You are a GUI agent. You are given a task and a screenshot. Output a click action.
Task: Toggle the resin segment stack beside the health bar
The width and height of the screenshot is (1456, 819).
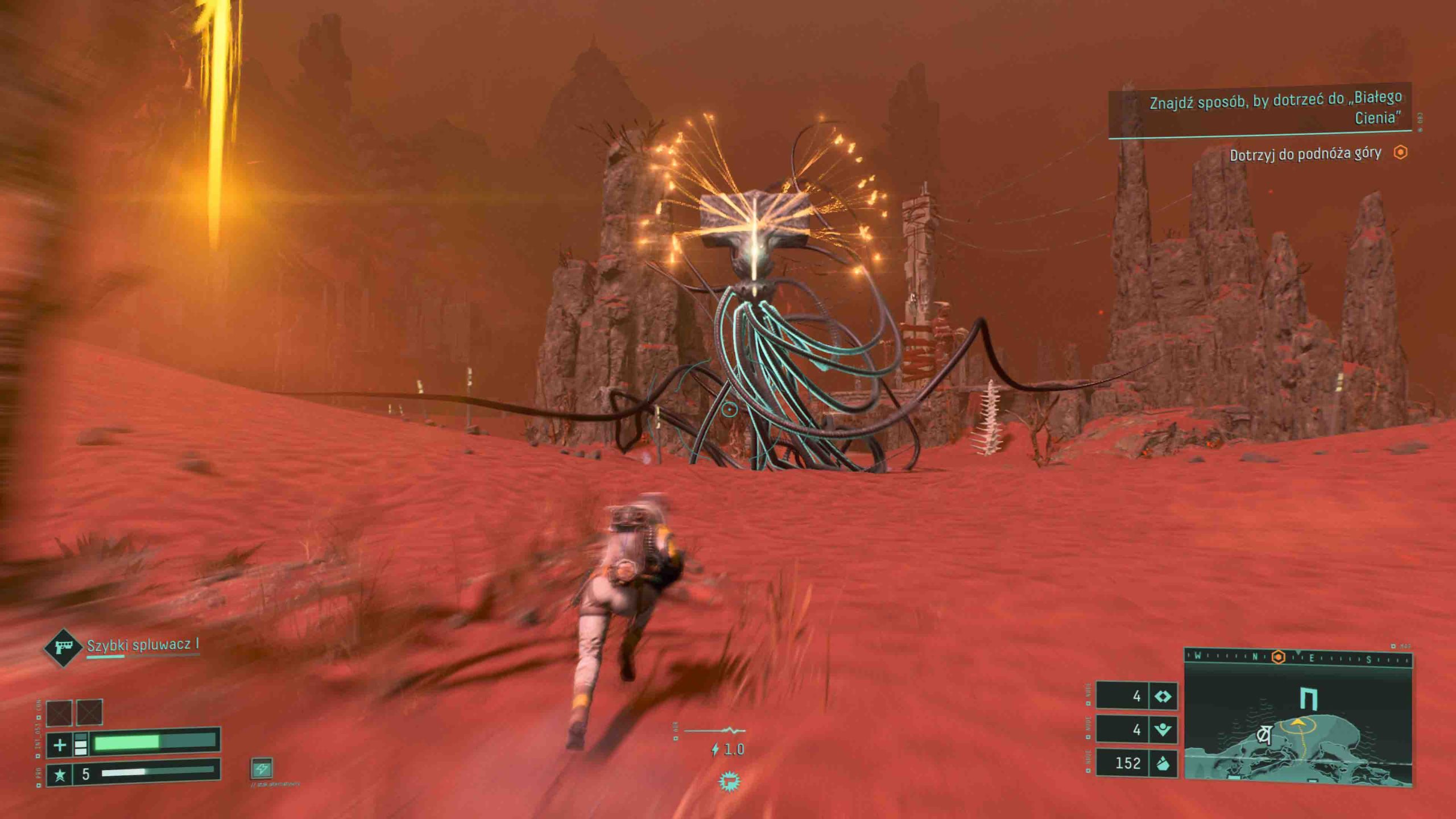click(81, 744)
